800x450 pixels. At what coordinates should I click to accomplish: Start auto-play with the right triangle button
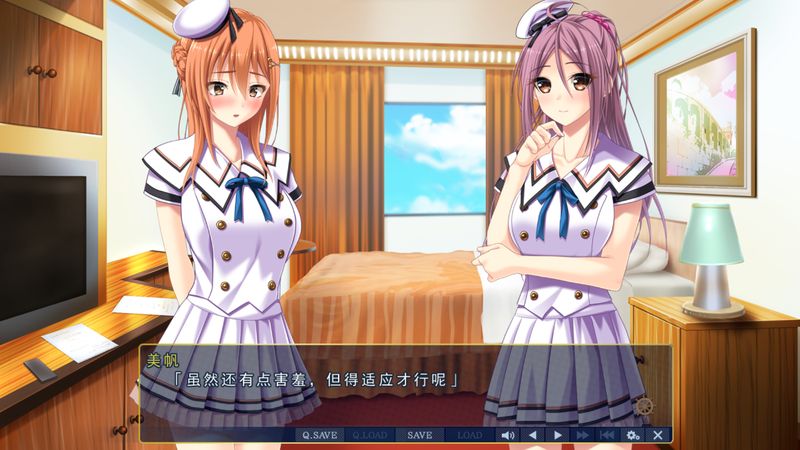558,435
